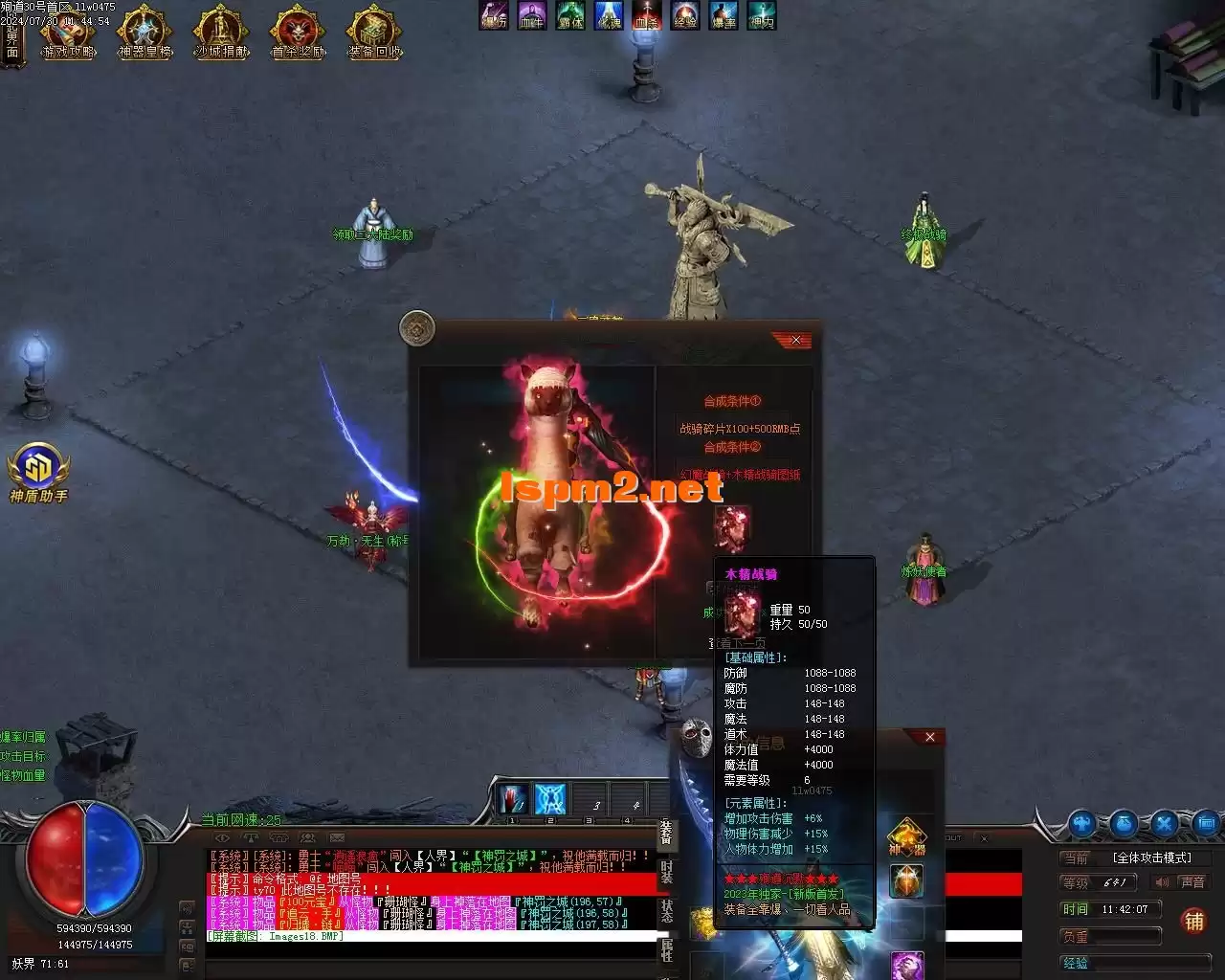This screenshot has width=1225, height=980.
Task: Open the 游戏攻略 game guide menu
Action: (x=68, y=33)
